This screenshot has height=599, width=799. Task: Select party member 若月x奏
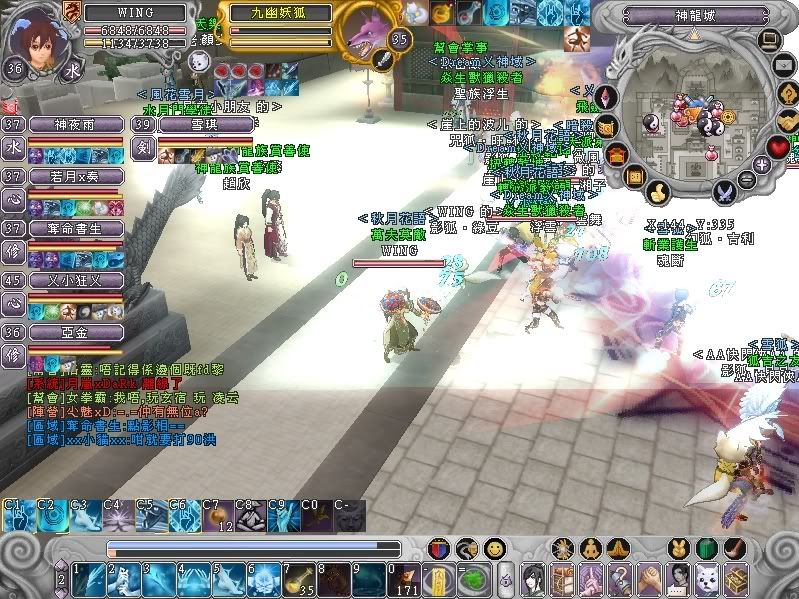76,177
